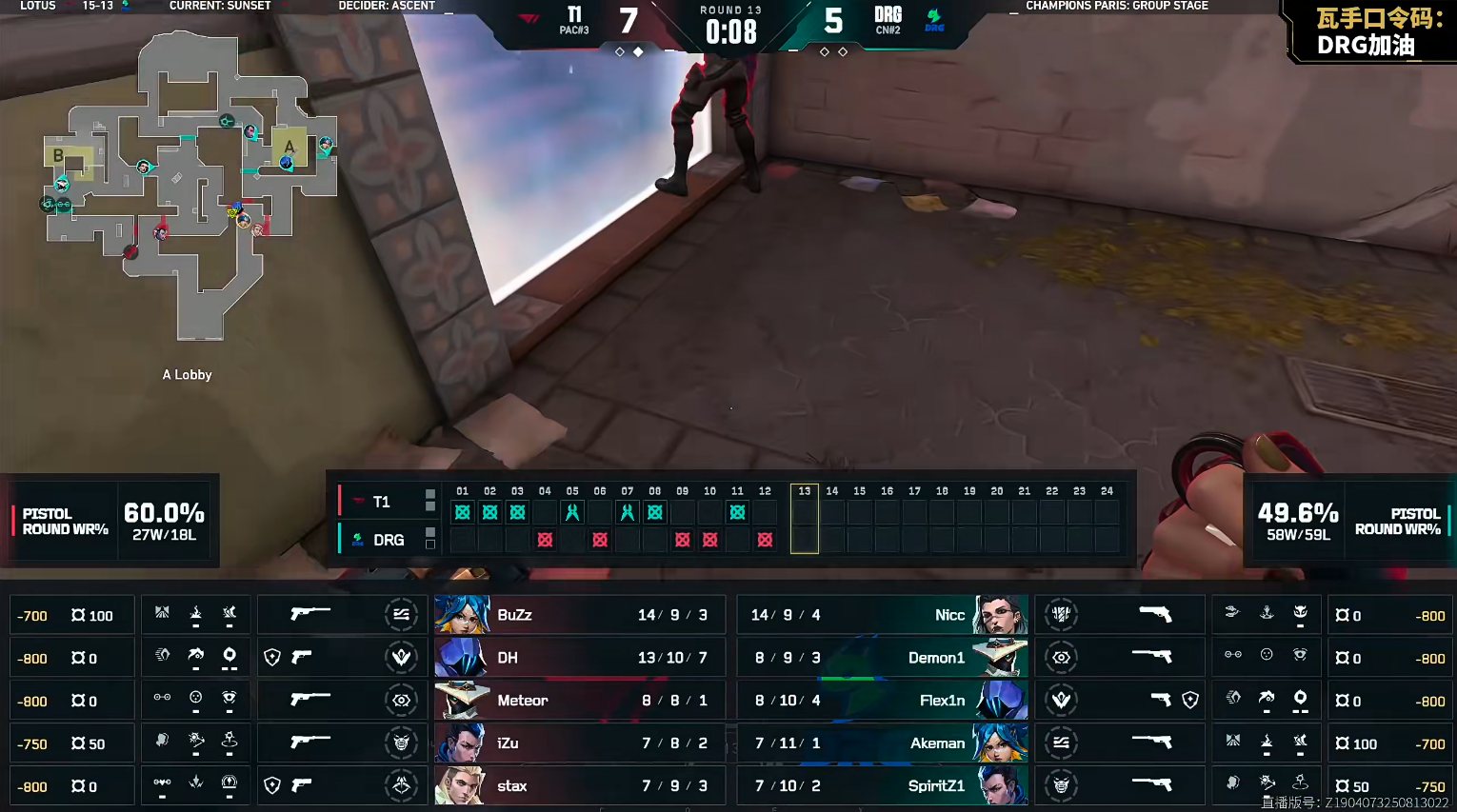This screenshot has width=1457, height=812.
Task: Select BuZz's player row
Action: click(579, 615)
